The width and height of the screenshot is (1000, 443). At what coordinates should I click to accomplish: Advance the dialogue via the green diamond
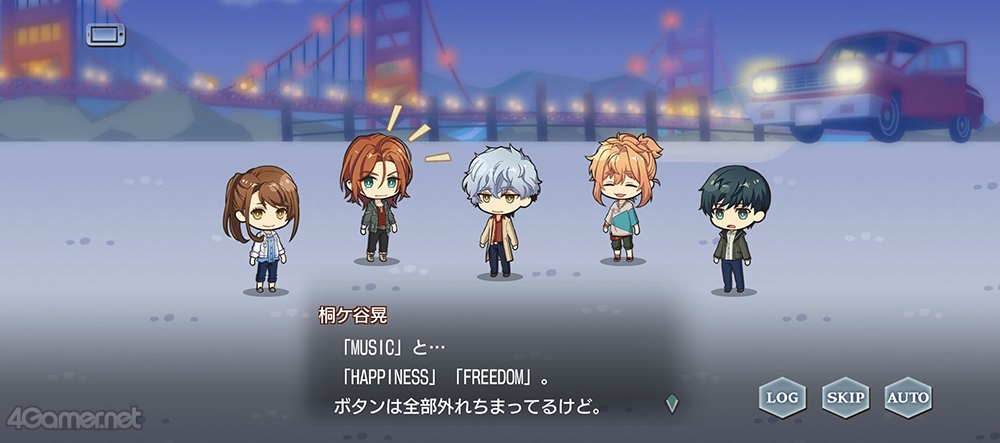(x=672, y=404)
